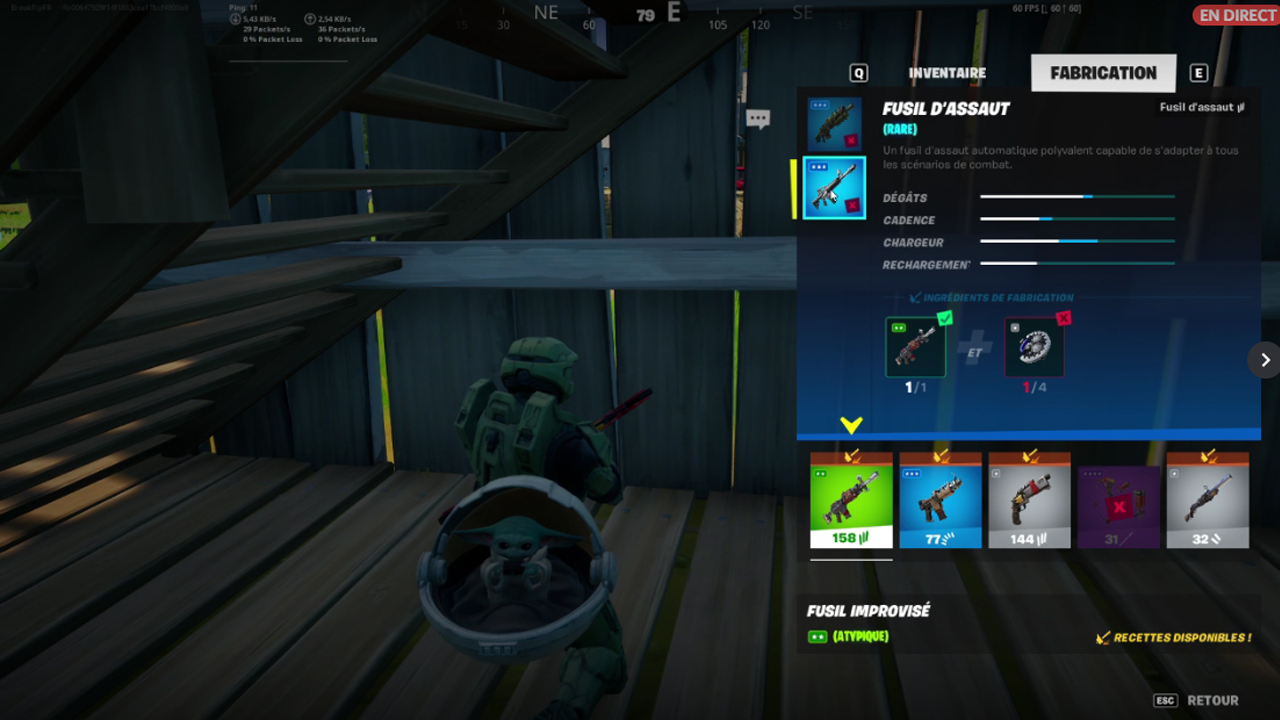Click the Recettes Disponibles label
Screen dimensions: 1280x720
click(x=1173, y=637)
